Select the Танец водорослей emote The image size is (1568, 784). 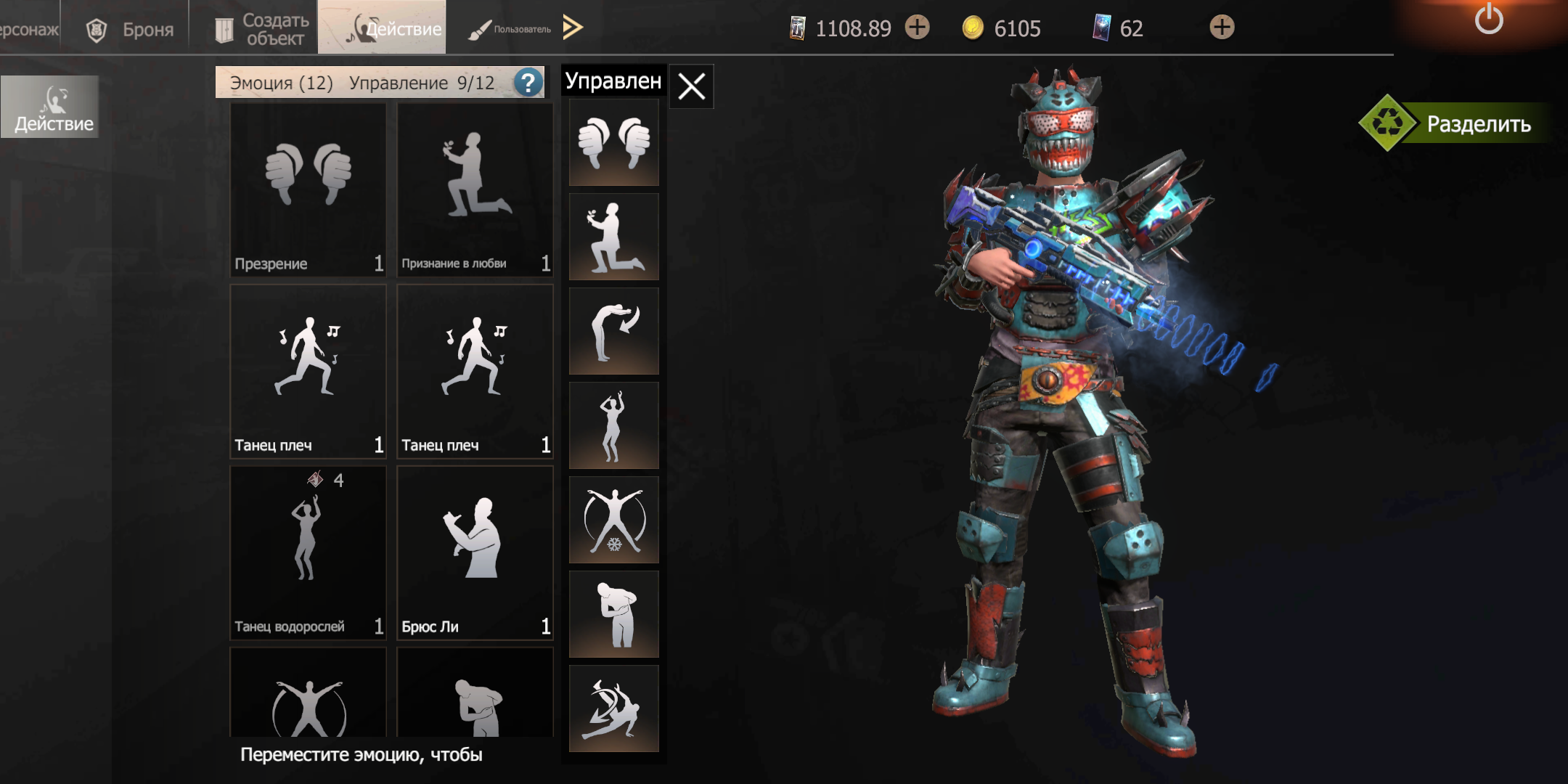pos(308,553)
